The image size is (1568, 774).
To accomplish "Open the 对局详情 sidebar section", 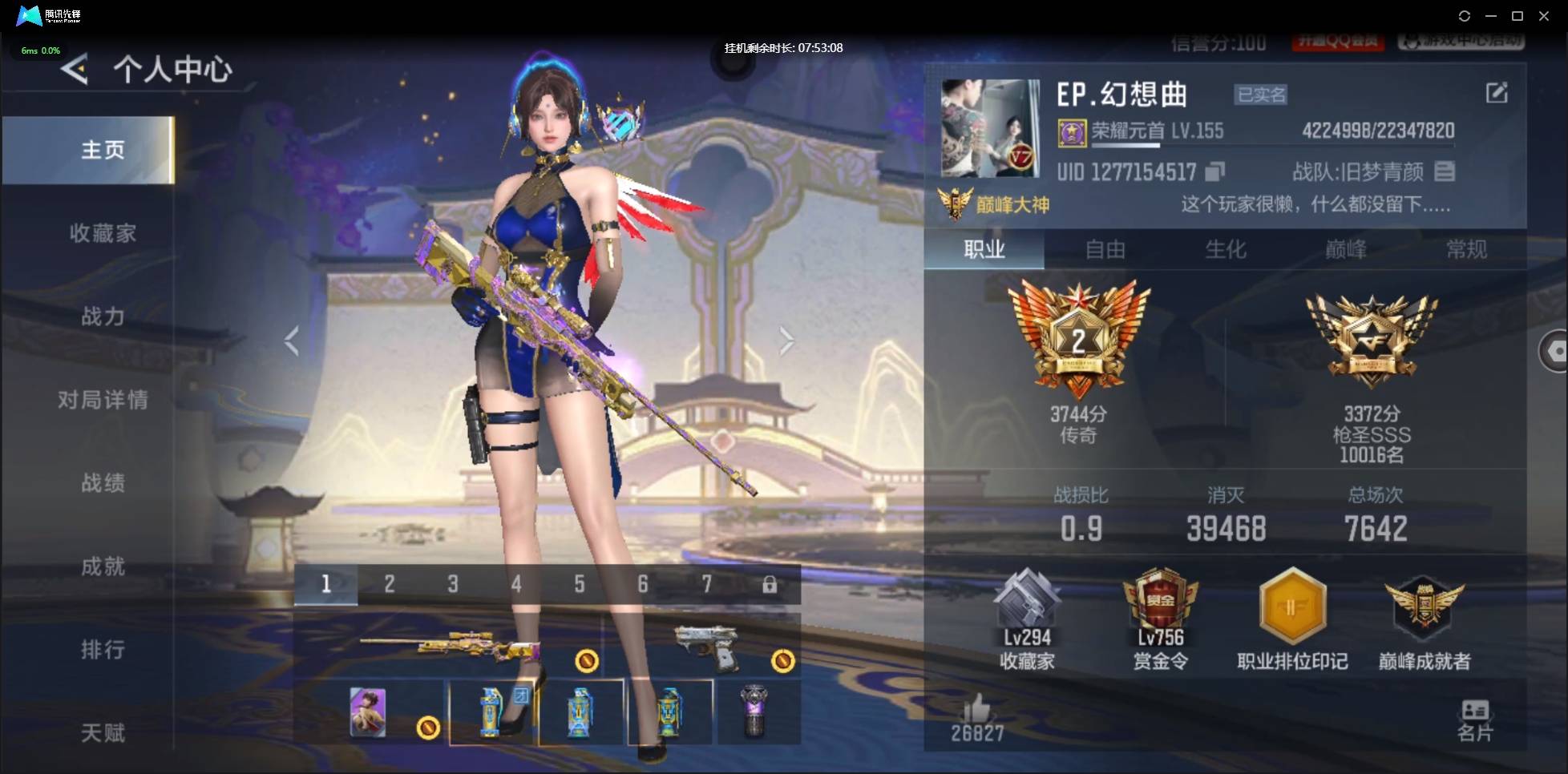I will click(103, 400).
